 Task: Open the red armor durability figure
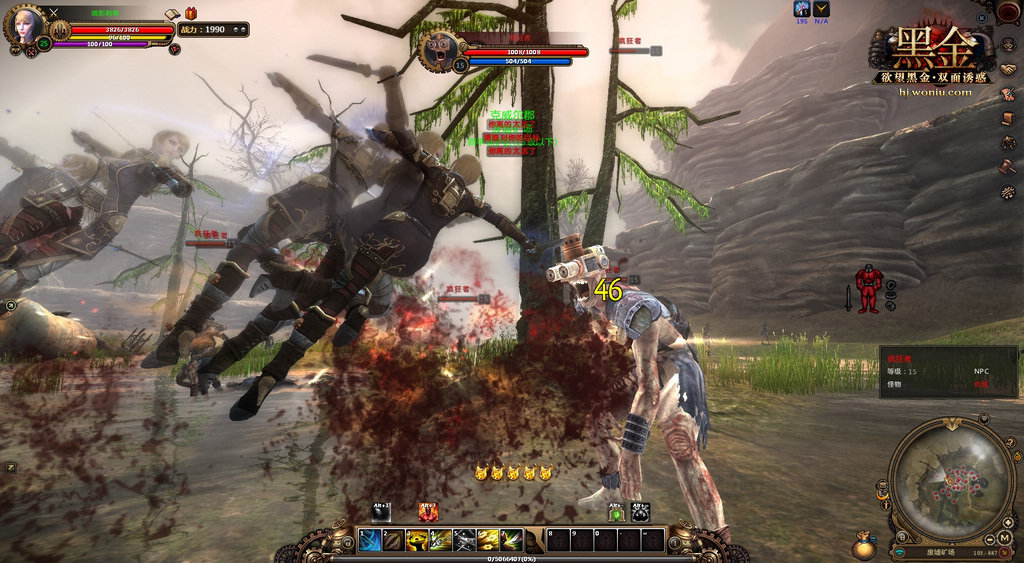click(x=867, y=290)
